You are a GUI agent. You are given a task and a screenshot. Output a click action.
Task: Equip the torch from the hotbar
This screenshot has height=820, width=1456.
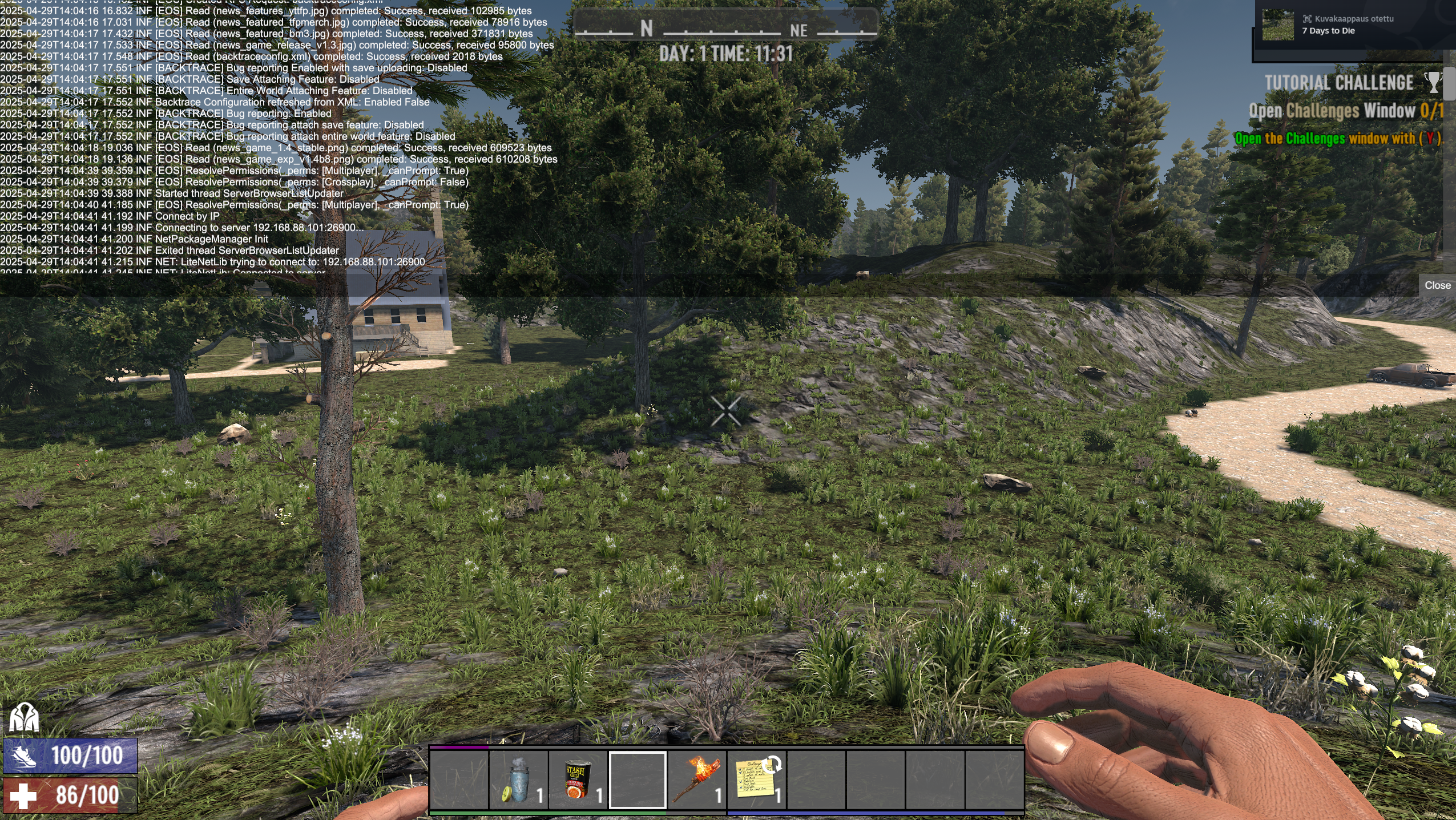point(697,779)
